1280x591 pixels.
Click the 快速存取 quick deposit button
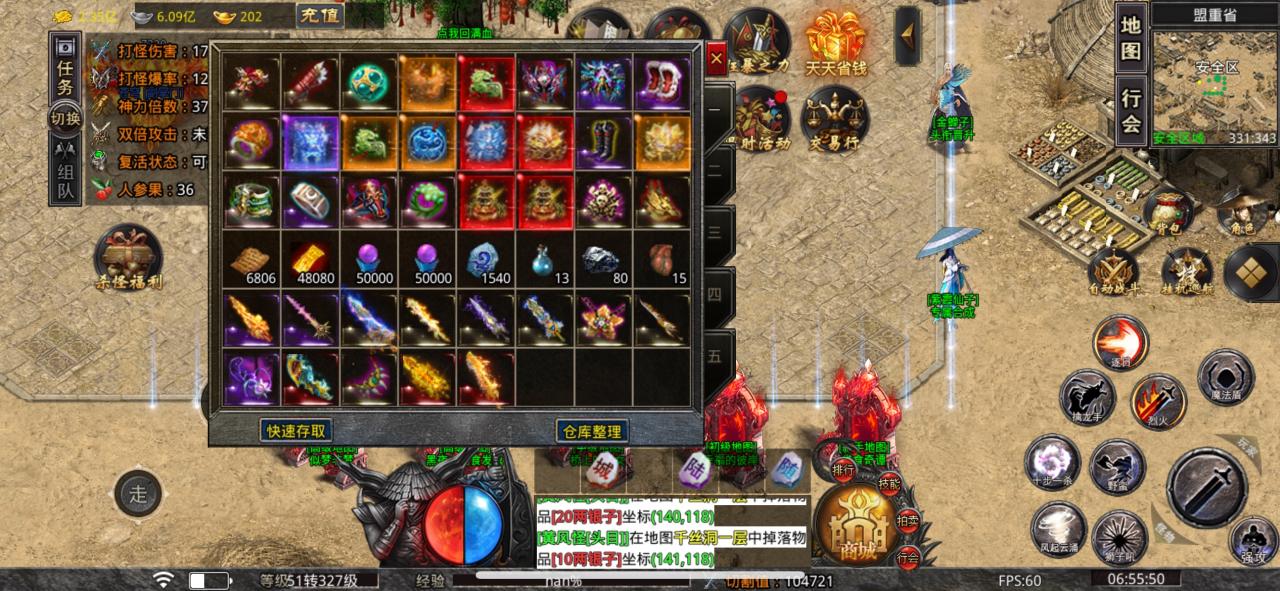click(x=296, y=430)
